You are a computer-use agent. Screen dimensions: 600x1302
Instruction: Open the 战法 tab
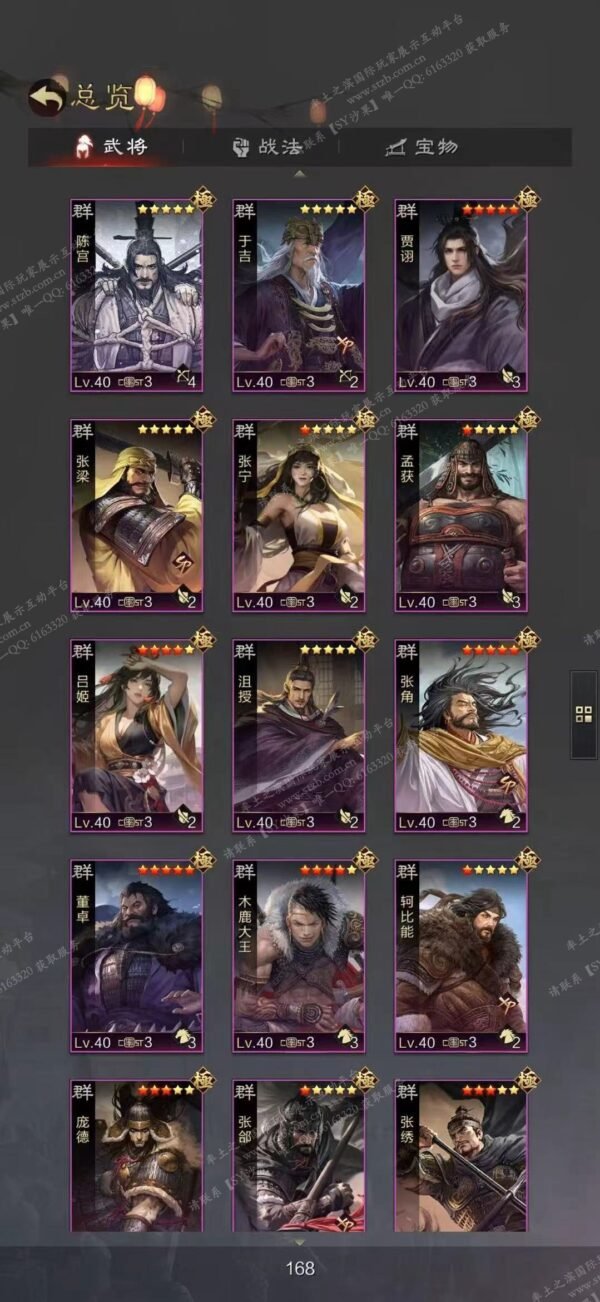(267, 146)
